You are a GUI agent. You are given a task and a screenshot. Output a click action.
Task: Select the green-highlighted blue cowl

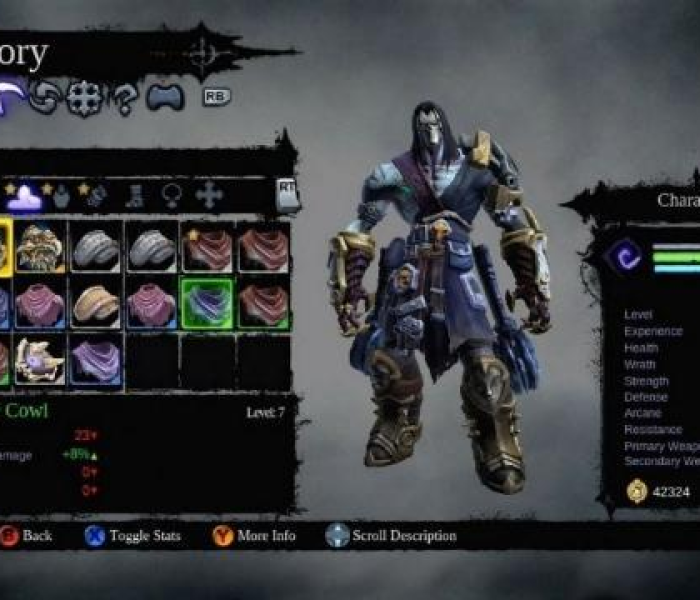point(207,303)
